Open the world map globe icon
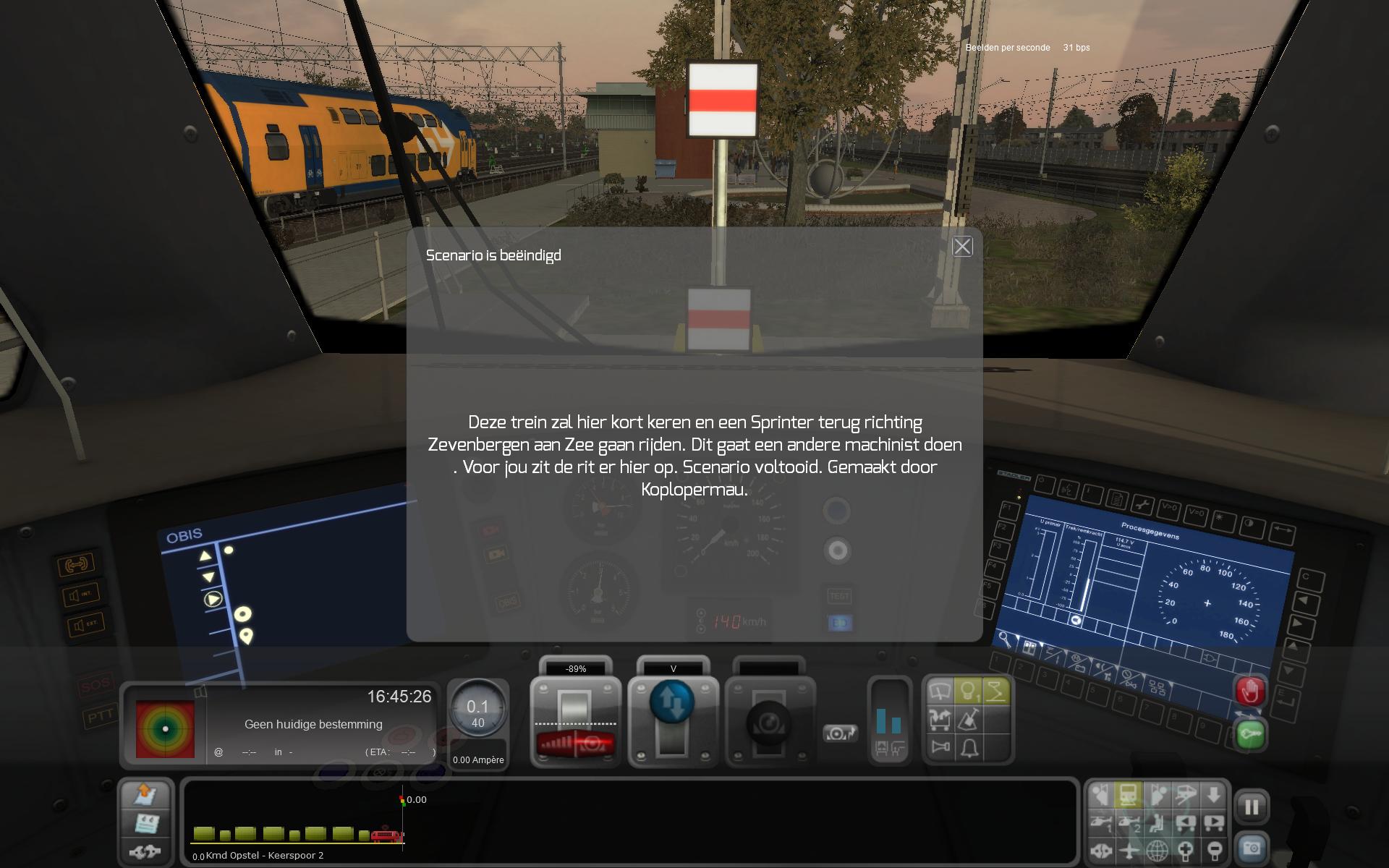1389x868 pixels. pyautogui.click(x=1157, y=851)
